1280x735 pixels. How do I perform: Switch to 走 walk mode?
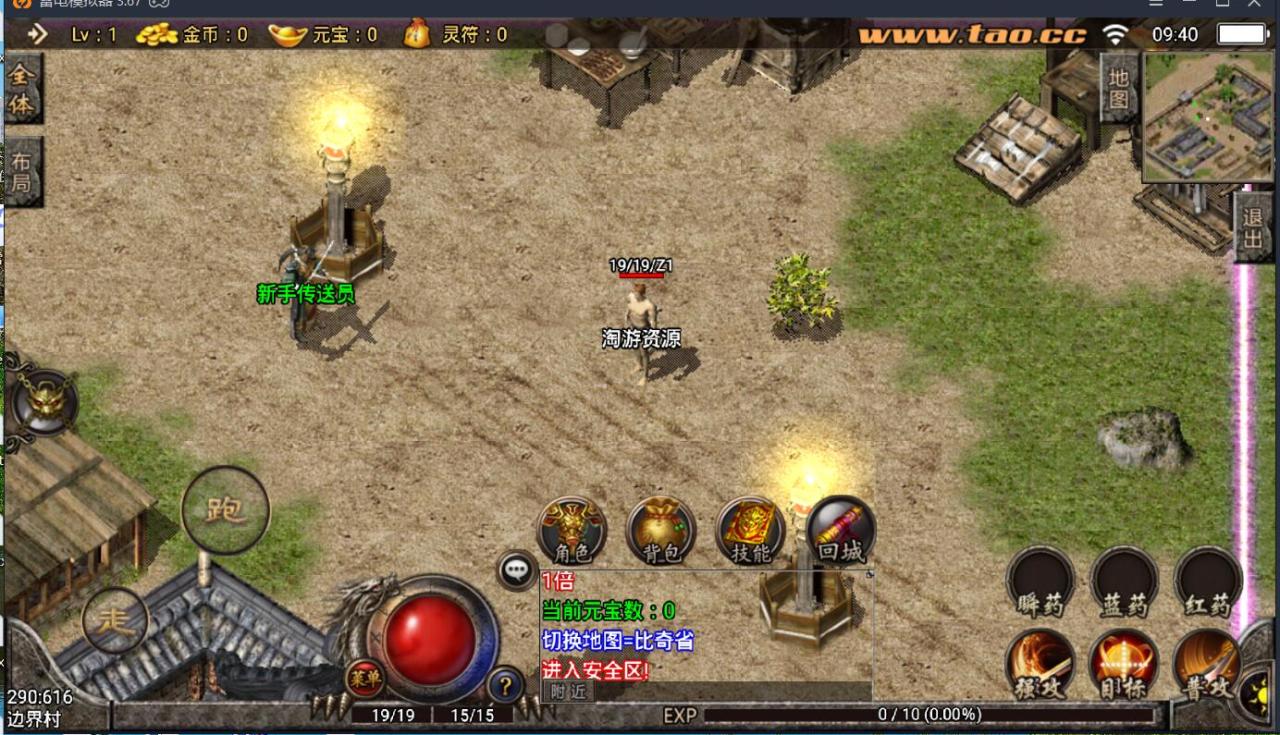pyautogui.click(x=116, y=620)
